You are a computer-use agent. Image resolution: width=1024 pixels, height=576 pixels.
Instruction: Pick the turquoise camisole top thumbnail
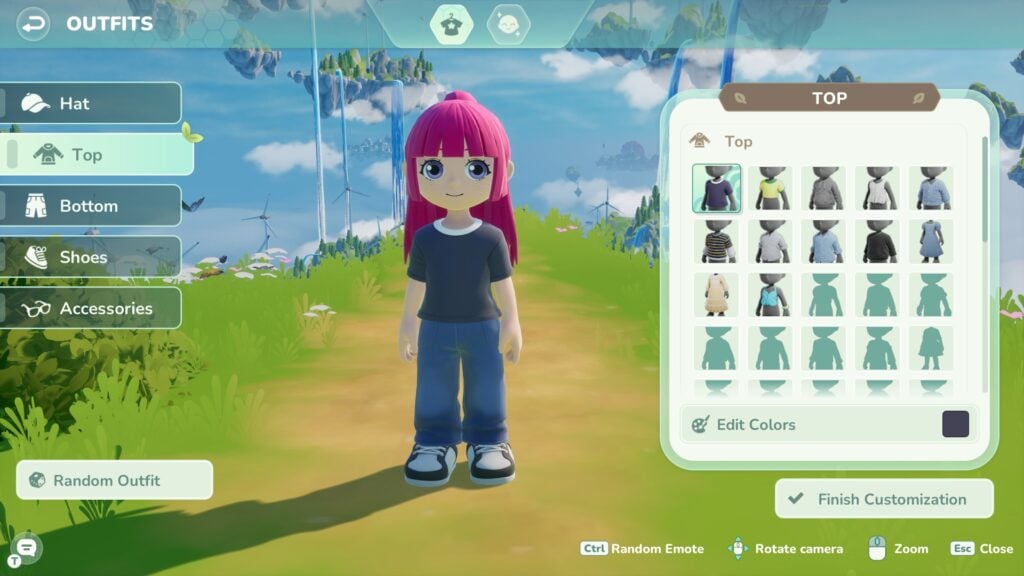click(771, 295)
